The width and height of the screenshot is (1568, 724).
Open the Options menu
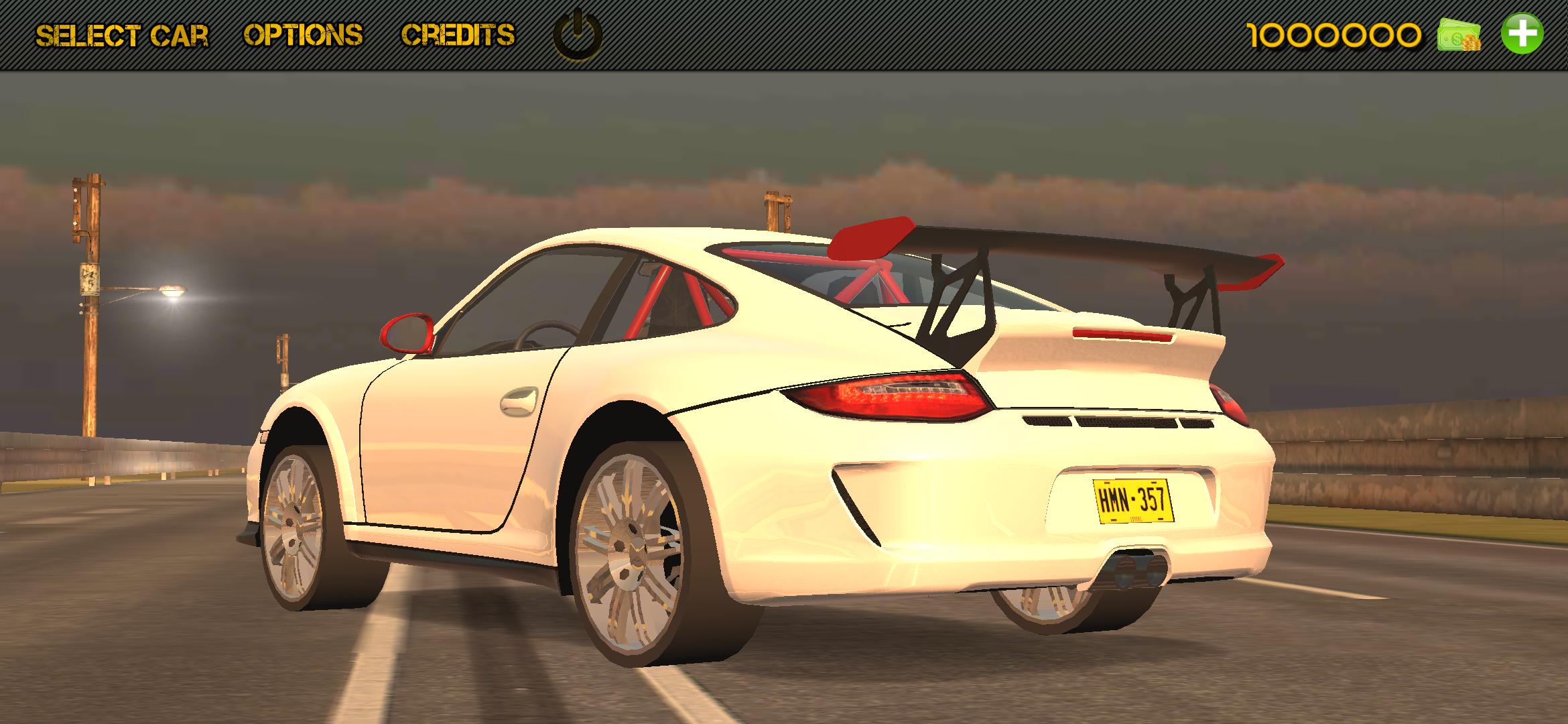pyautogui.click(x=303, y=35)
